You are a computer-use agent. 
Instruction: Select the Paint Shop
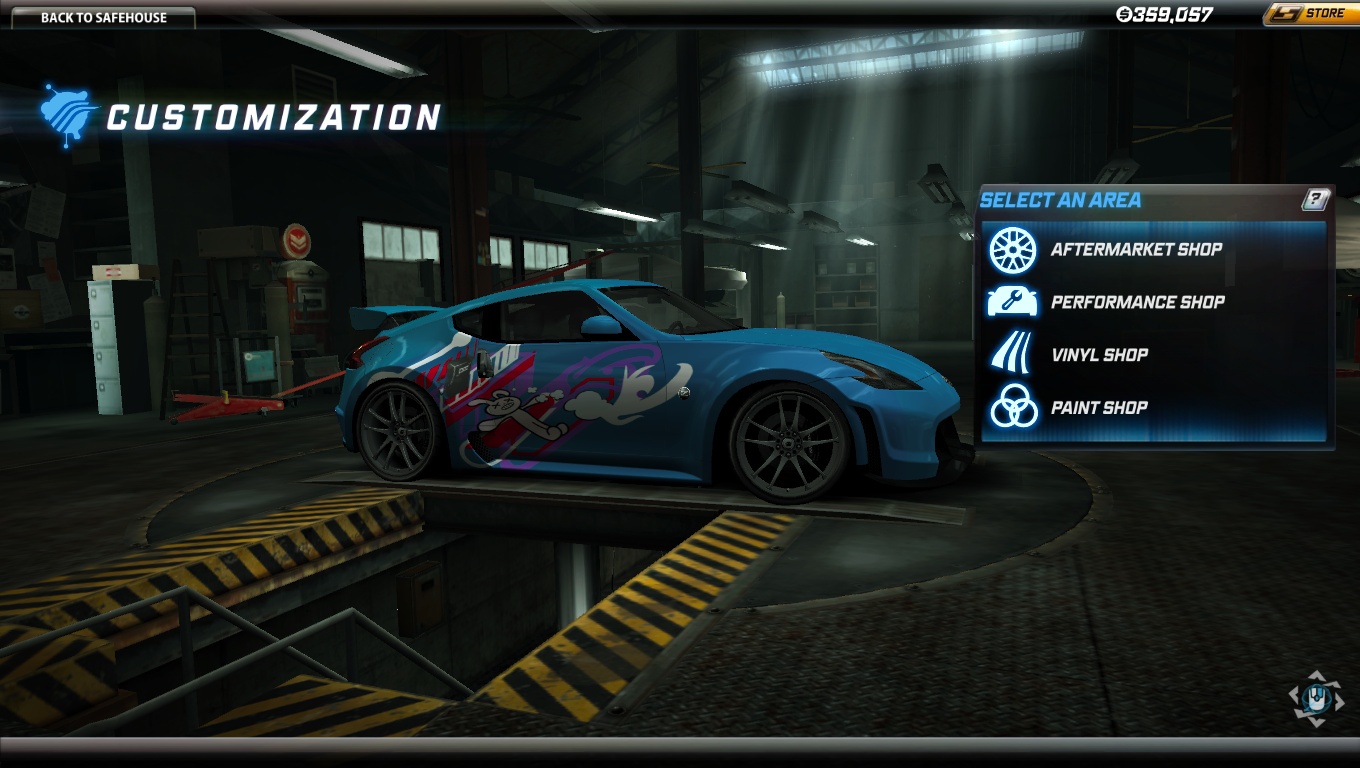[x=1099, y=408]
